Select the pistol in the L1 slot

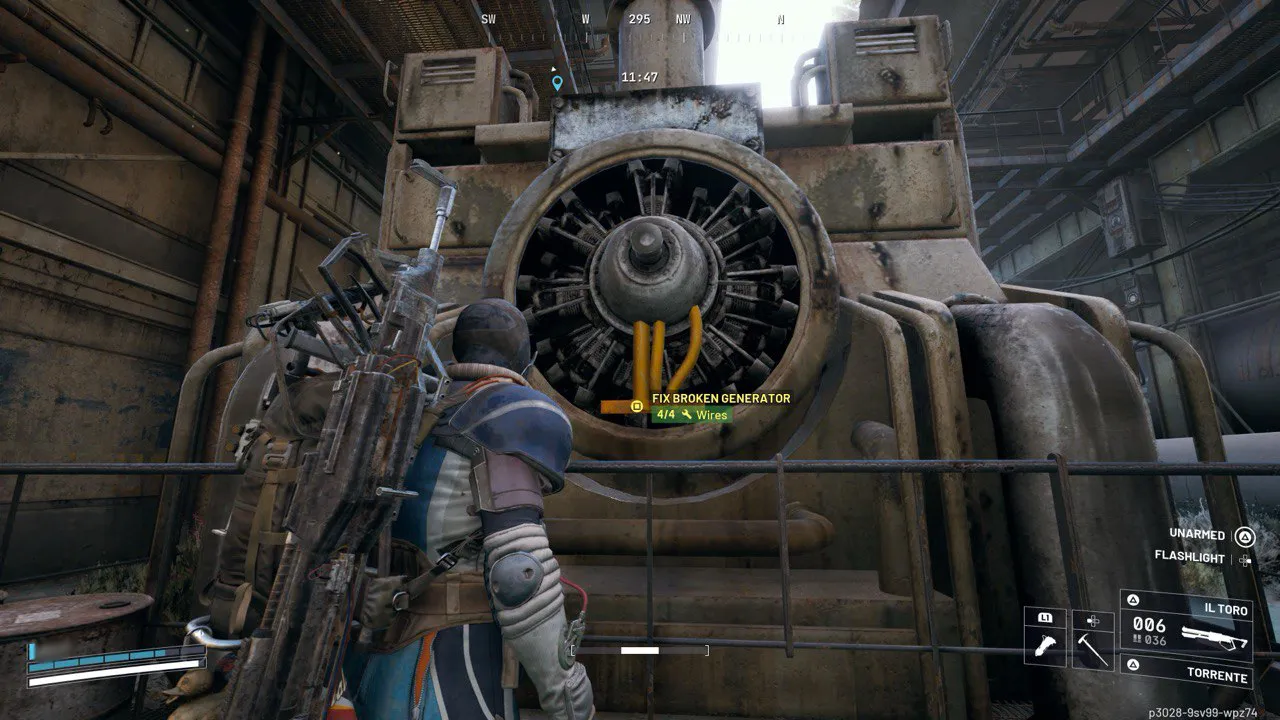pyautogui.click(x=1046, y=644)
